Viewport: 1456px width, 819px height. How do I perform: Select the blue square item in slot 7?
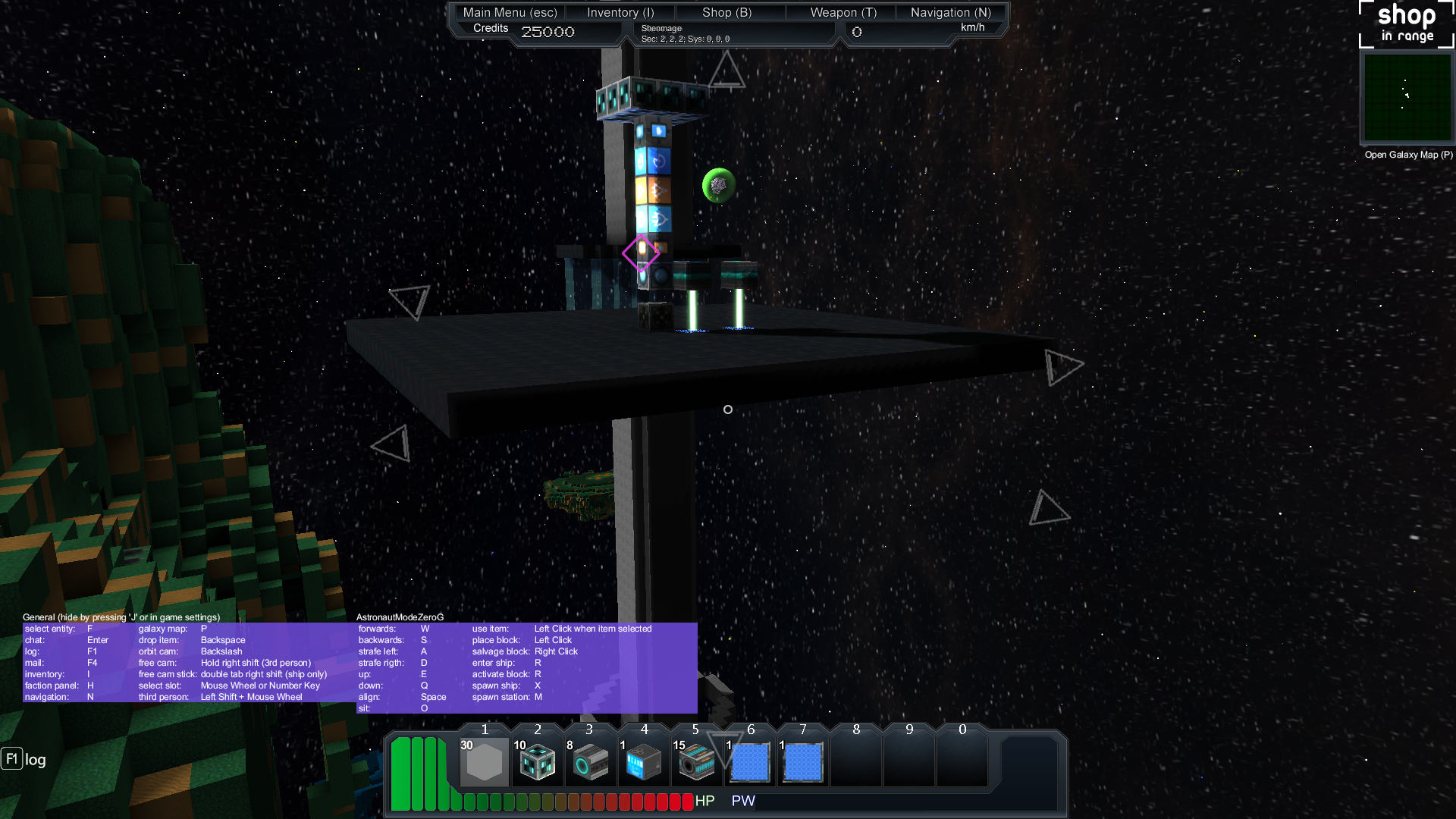pos(802,761)
